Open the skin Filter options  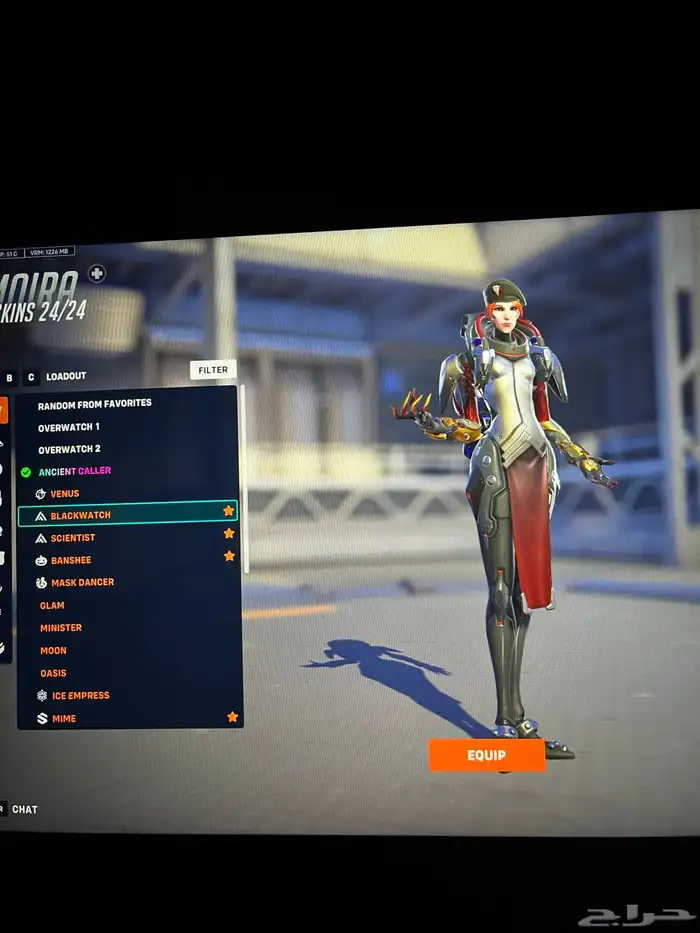pyautogui.click(x=213, y=370)
